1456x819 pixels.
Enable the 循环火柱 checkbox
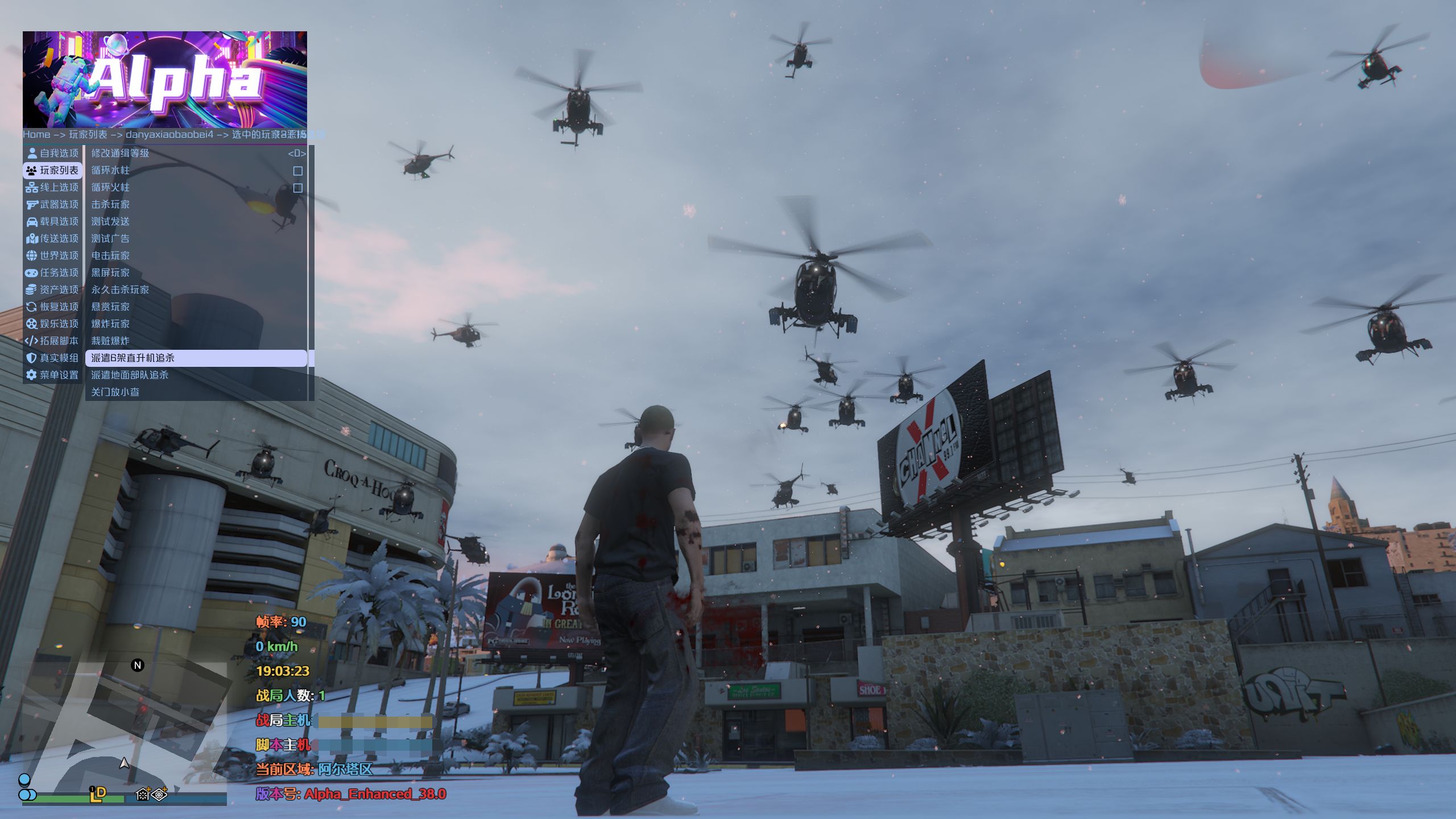point(297,188)
